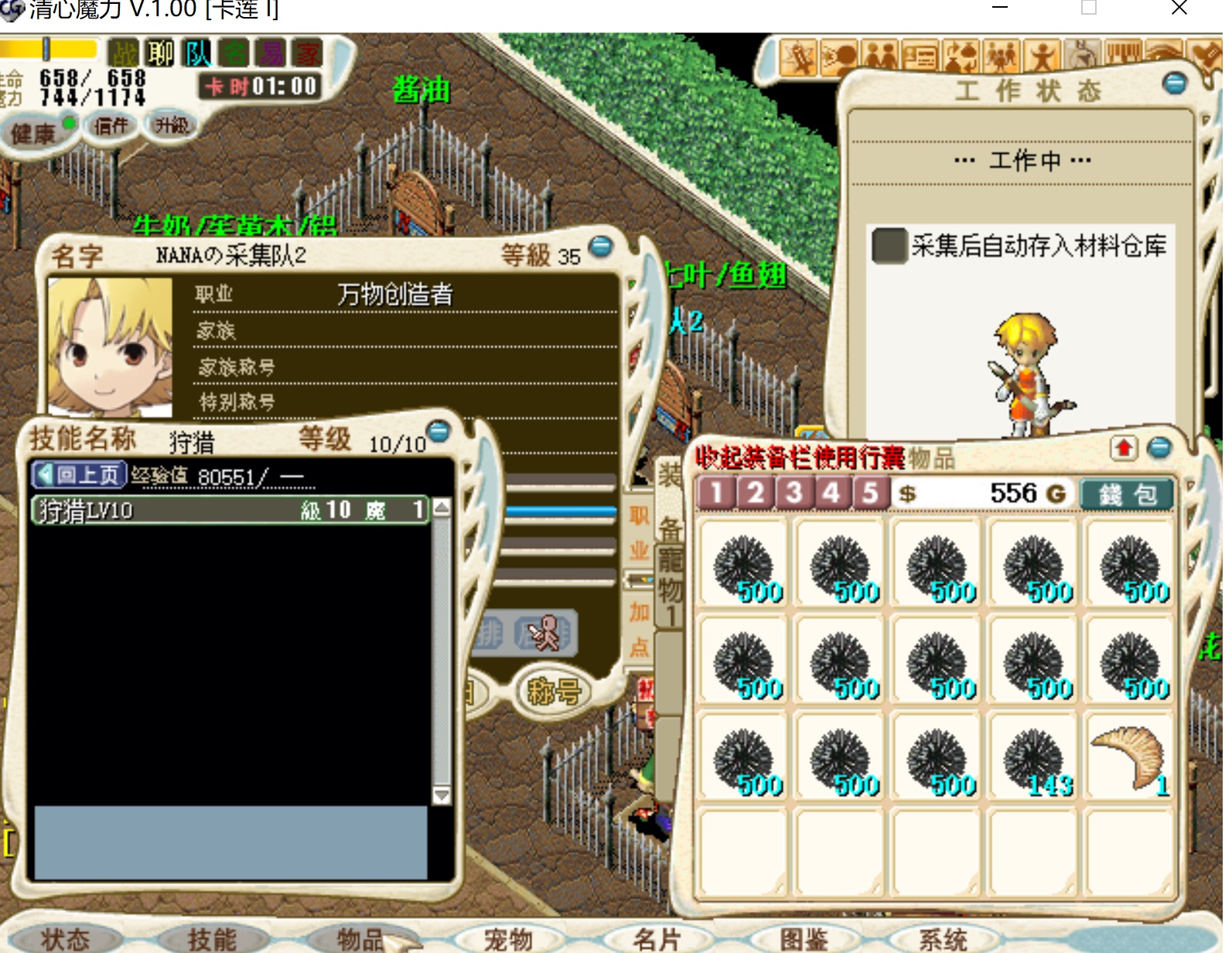Click the 升級 level up button

tap(171, 125)
